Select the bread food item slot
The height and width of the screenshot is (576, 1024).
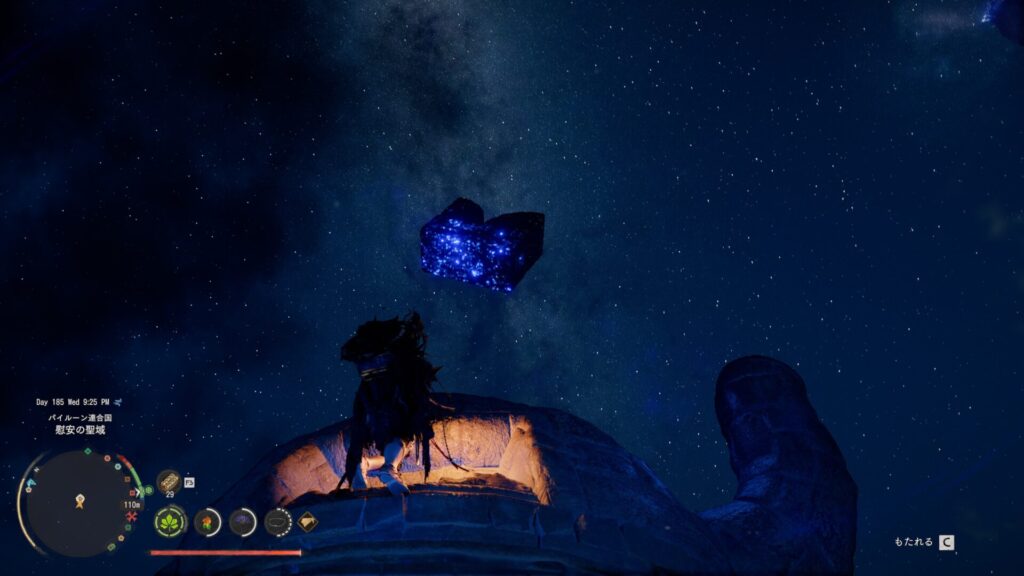(x=168, y=481)
